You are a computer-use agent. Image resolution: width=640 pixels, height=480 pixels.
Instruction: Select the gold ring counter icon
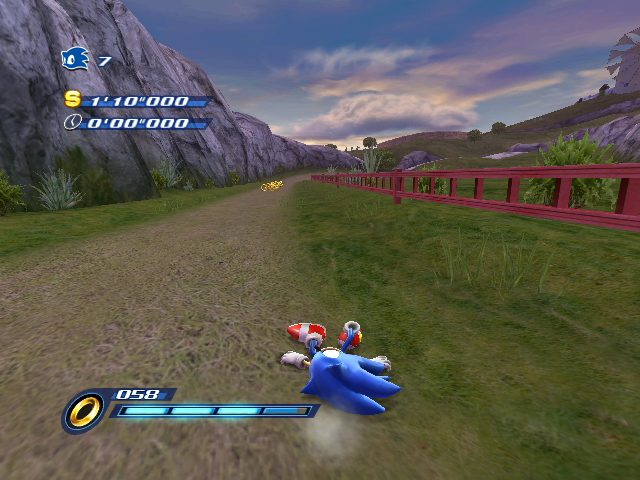point(84,410)
